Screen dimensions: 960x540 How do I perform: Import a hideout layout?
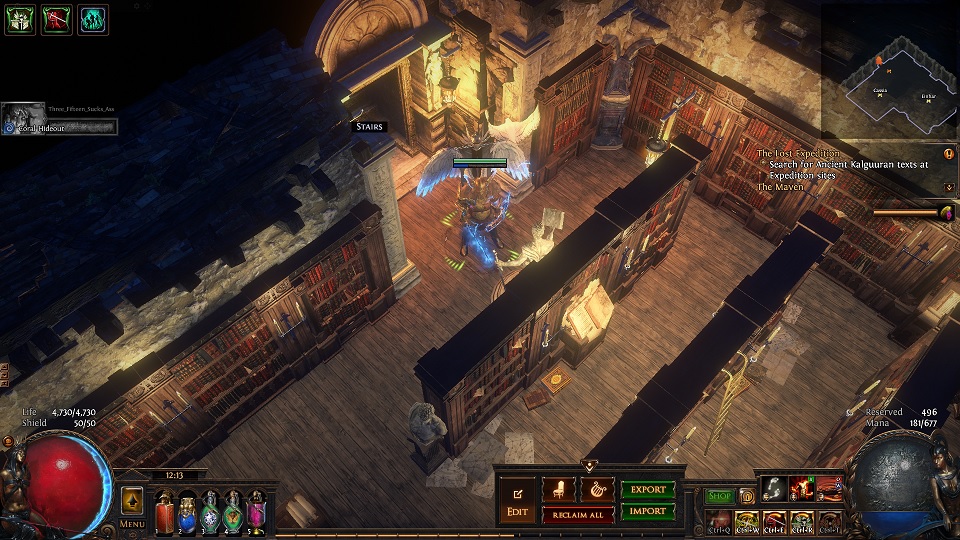coord(648,511)
